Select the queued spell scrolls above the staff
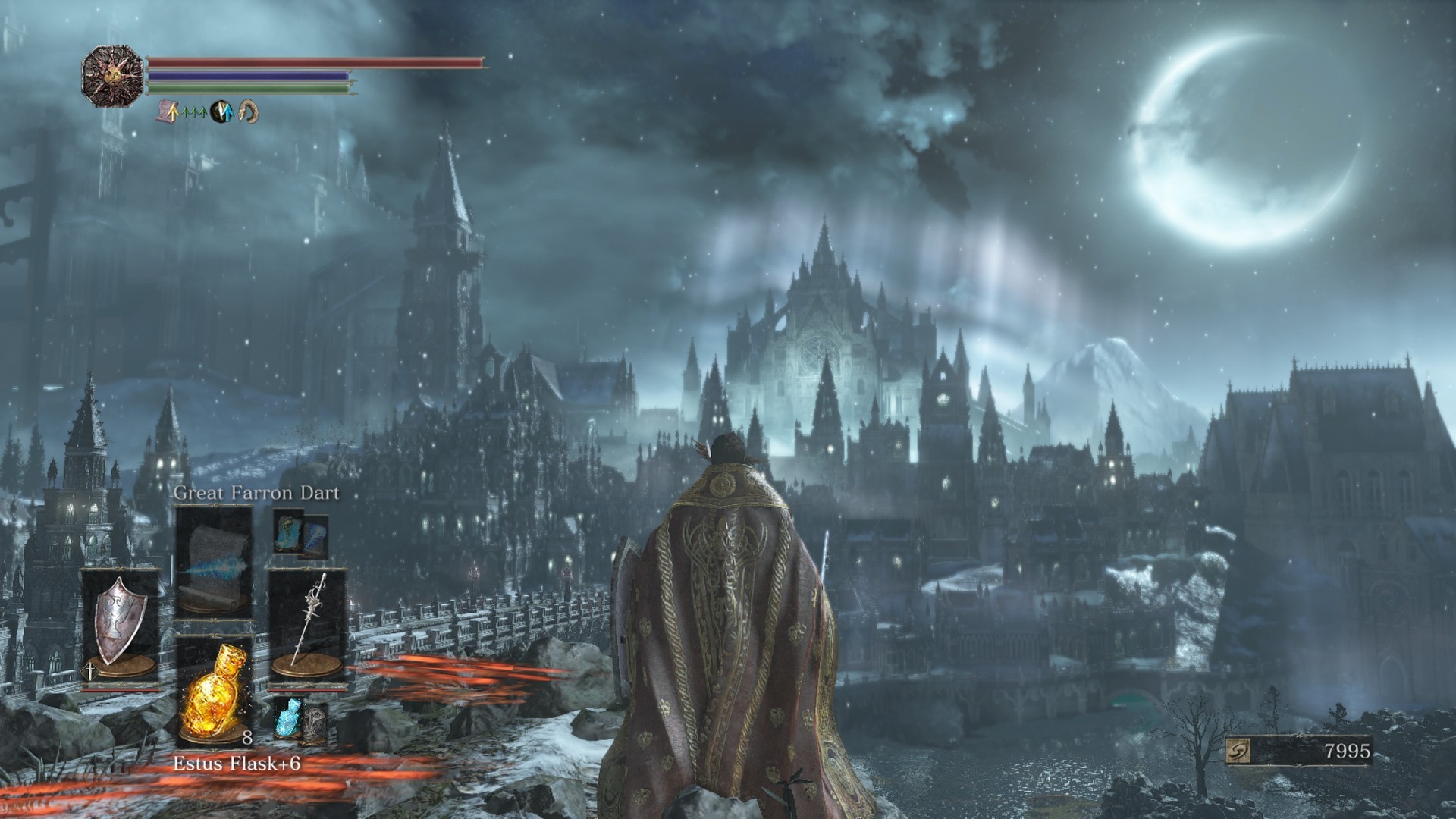 [x=300, y=534]
